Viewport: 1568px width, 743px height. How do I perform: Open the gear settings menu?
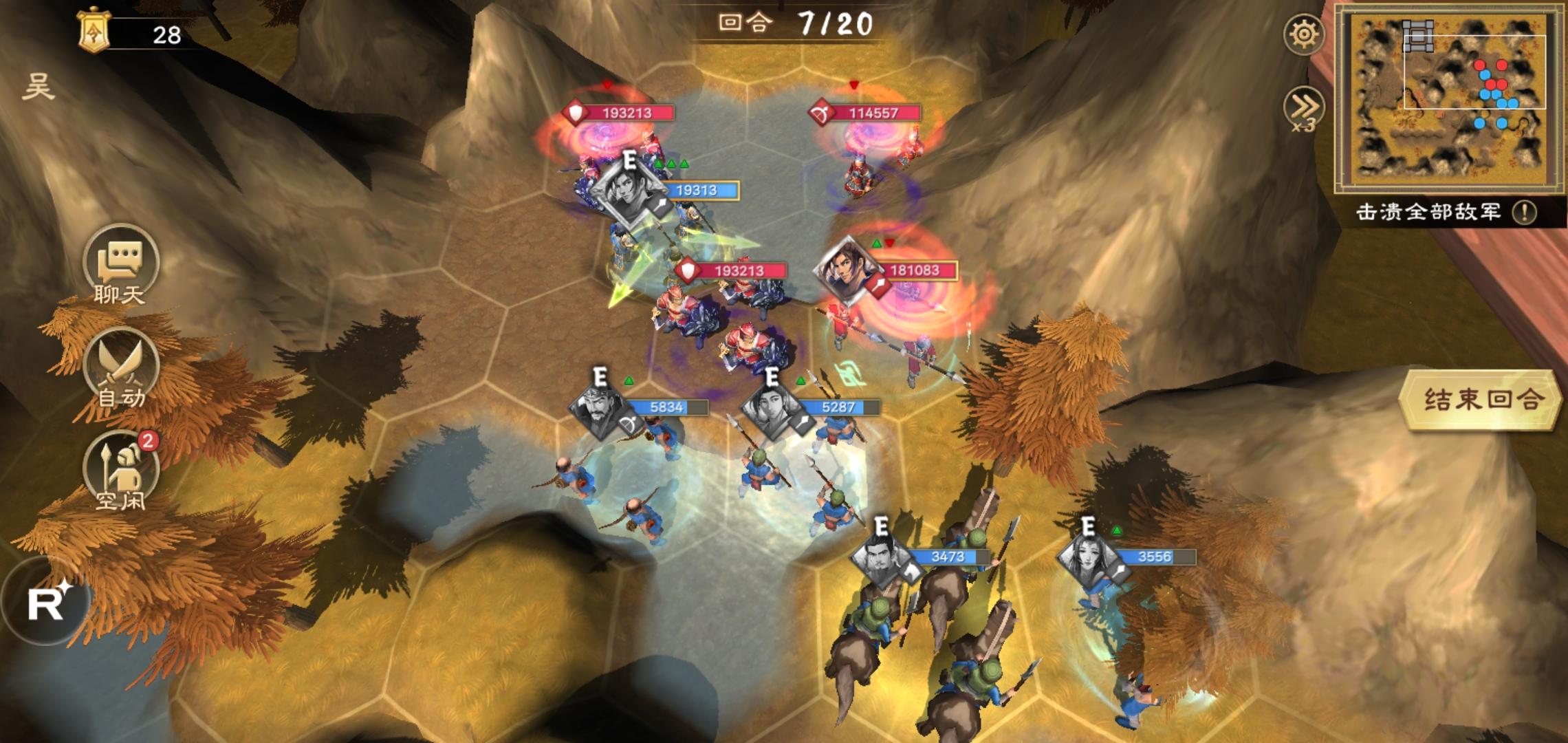[x=1304, y=34]
